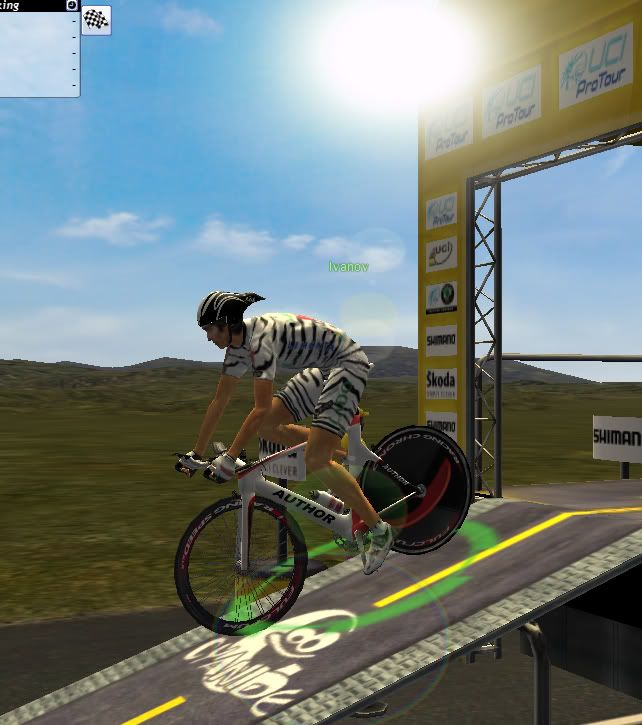Toggle the clock icon in ranking header
Screen dimensions: 642x725
coord(72,5)
